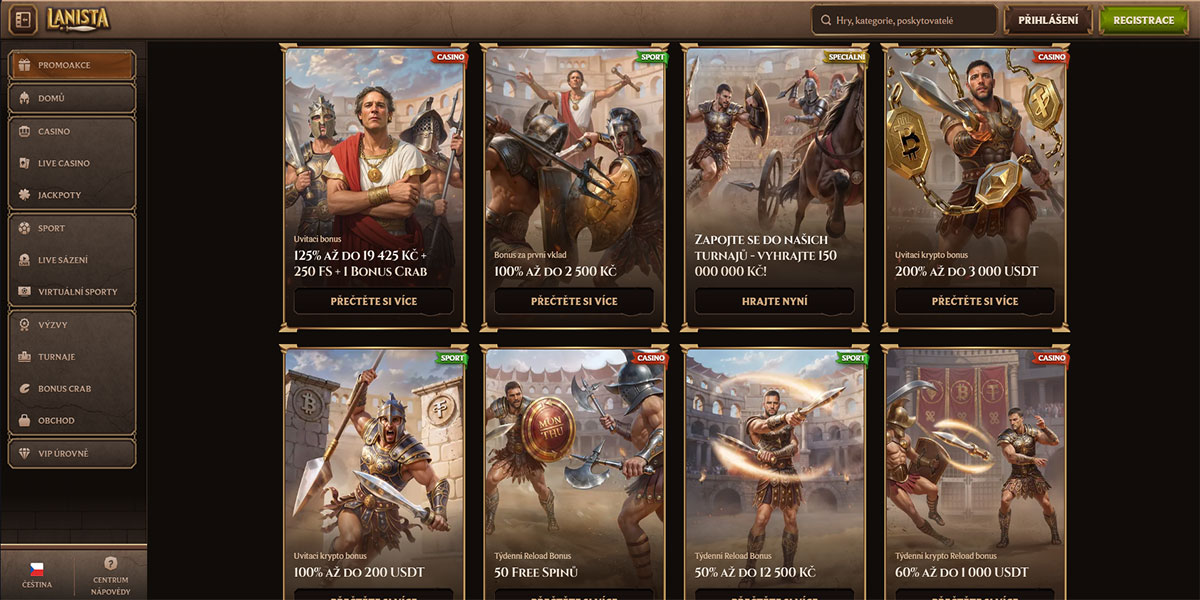Select the Jackpoty menu entry

[72, 195]
